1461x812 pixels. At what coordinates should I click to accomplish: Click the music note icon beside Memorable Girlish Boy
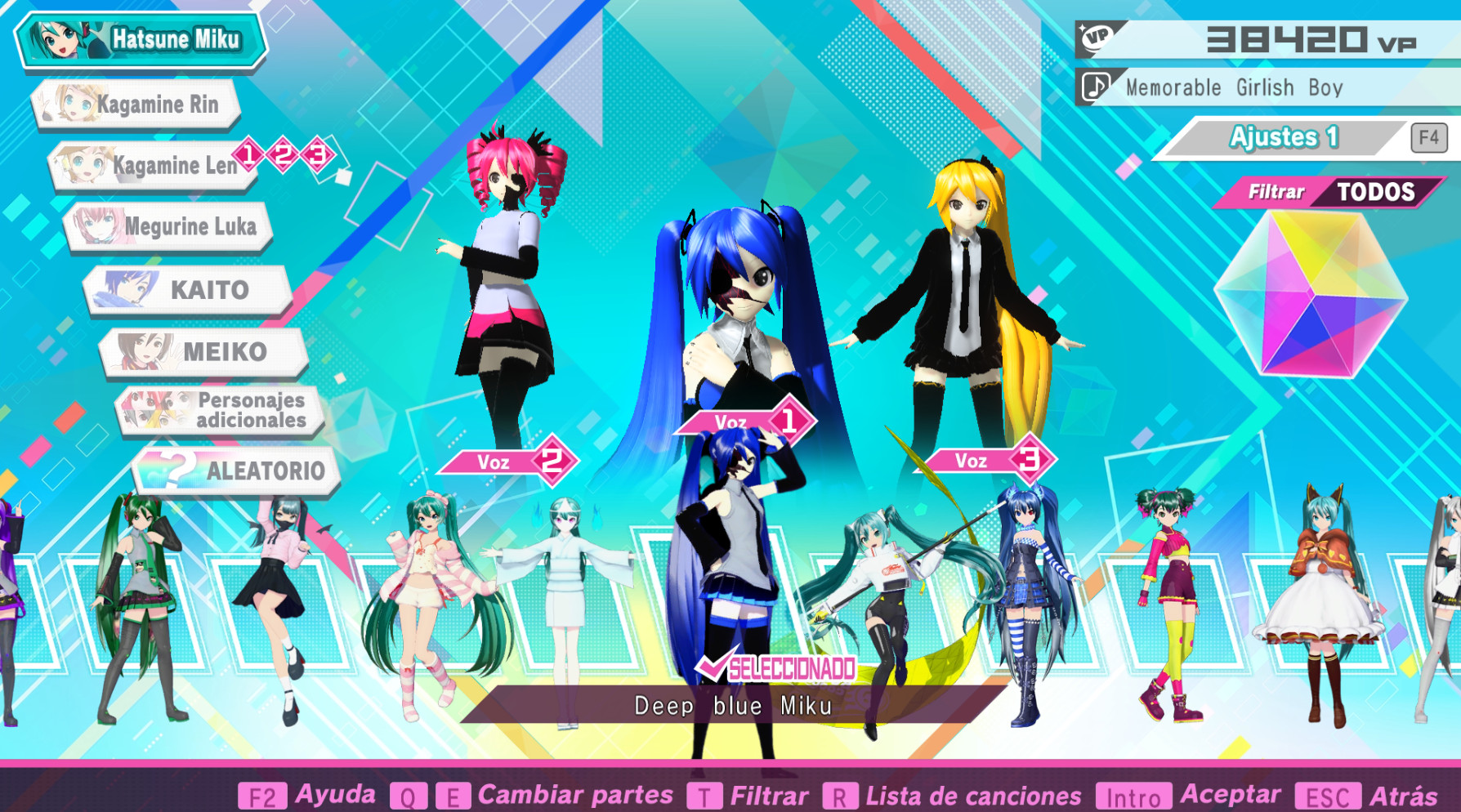coord(1097,87)
